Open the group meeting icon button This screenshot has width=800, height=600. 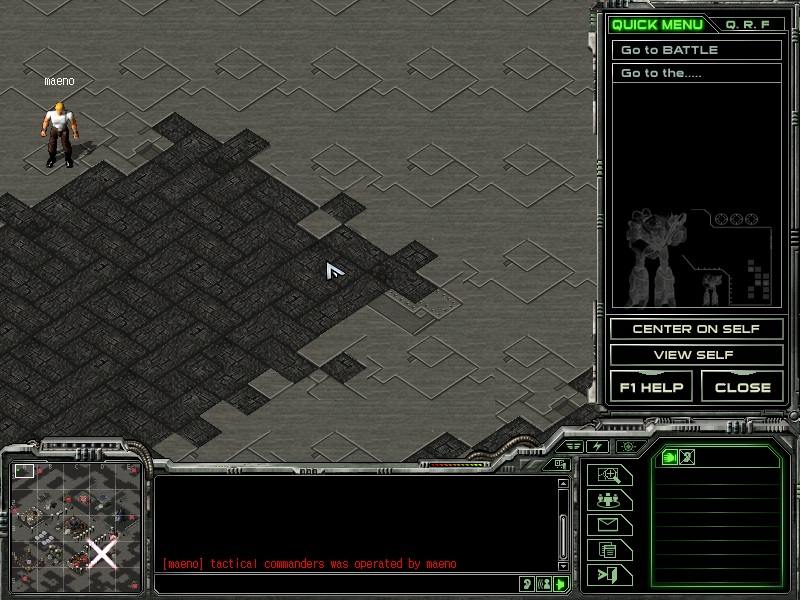[609, 500]
